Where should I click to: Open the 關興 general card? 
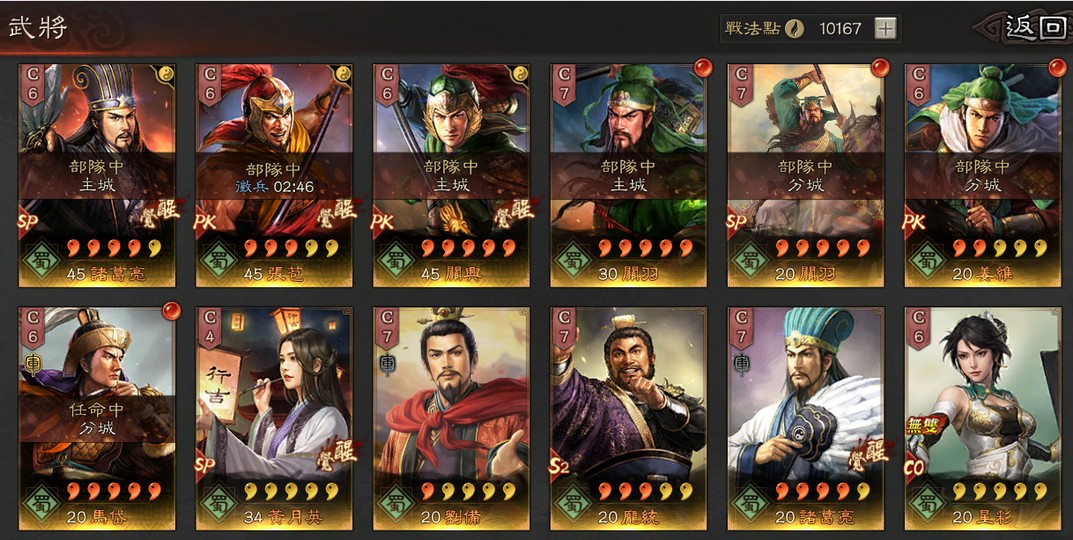pyautogui.click(x=451, y=175)
